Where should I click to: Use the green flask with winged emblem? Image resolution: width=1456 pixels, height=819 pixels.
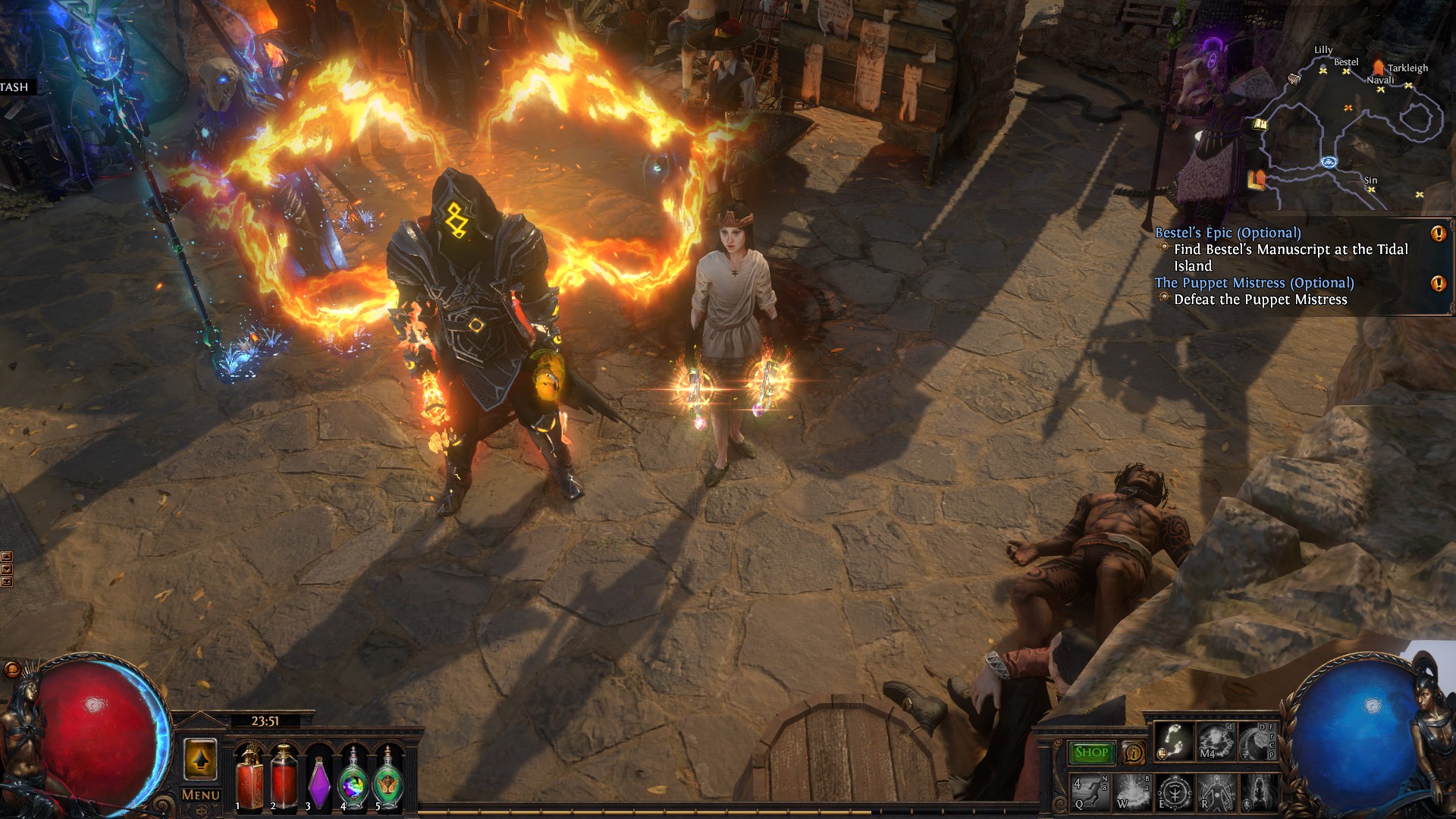pos(388,780)
